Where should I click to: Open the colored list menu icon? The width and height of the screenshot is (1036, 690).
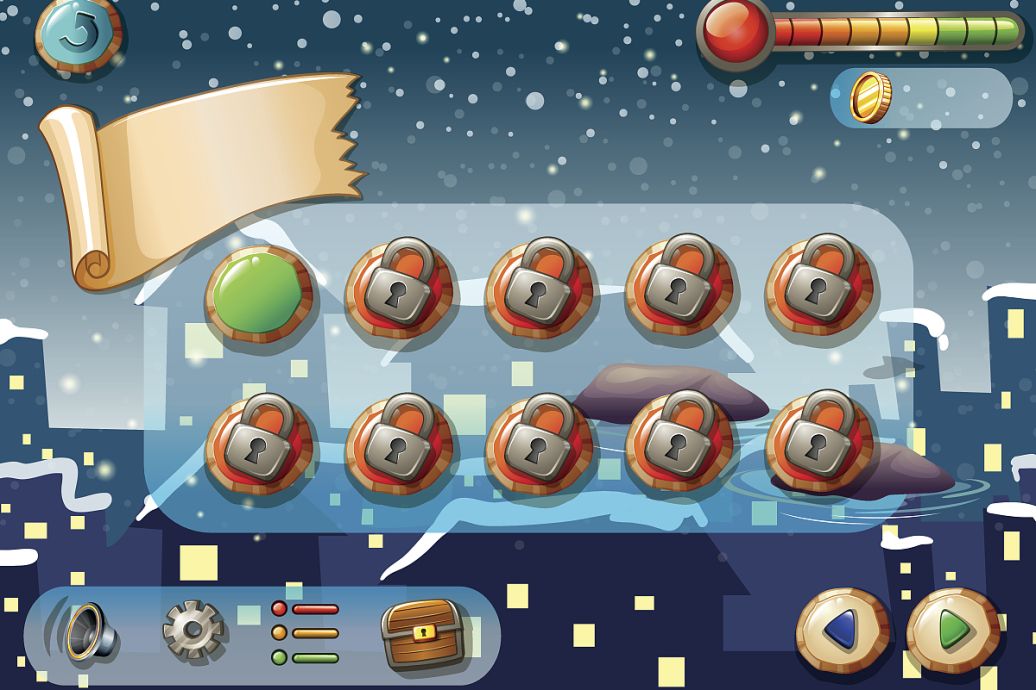[305, 633]
